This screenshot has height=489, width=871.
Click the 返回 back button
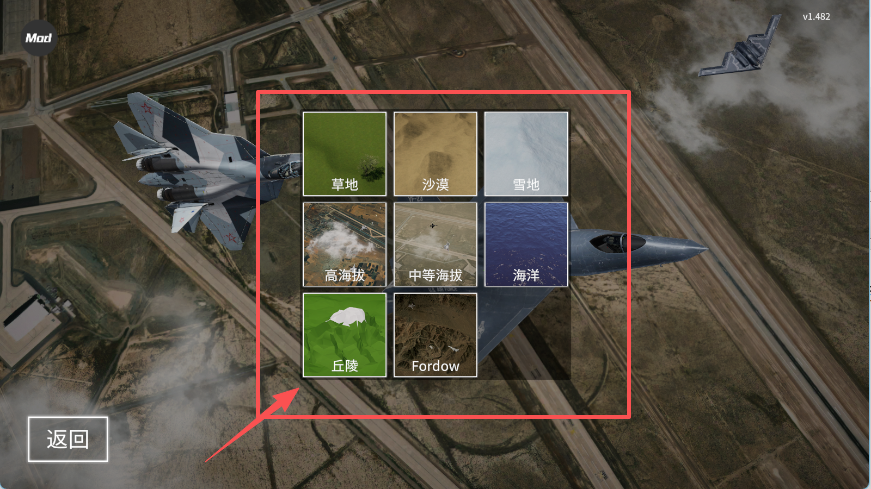(67, 439)
